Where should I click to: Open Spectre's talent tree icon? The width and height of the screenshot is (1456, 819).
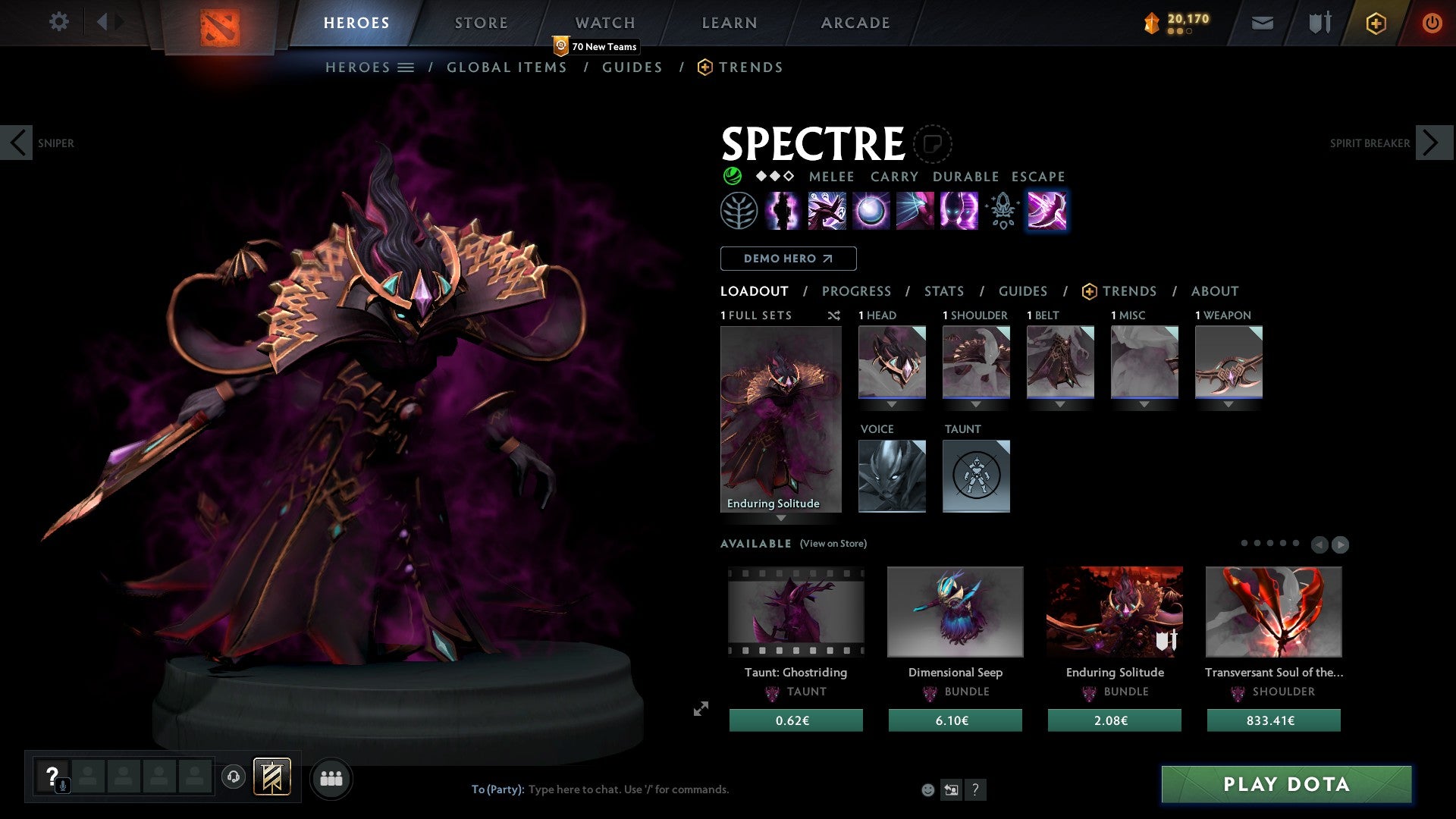(737, 211)
